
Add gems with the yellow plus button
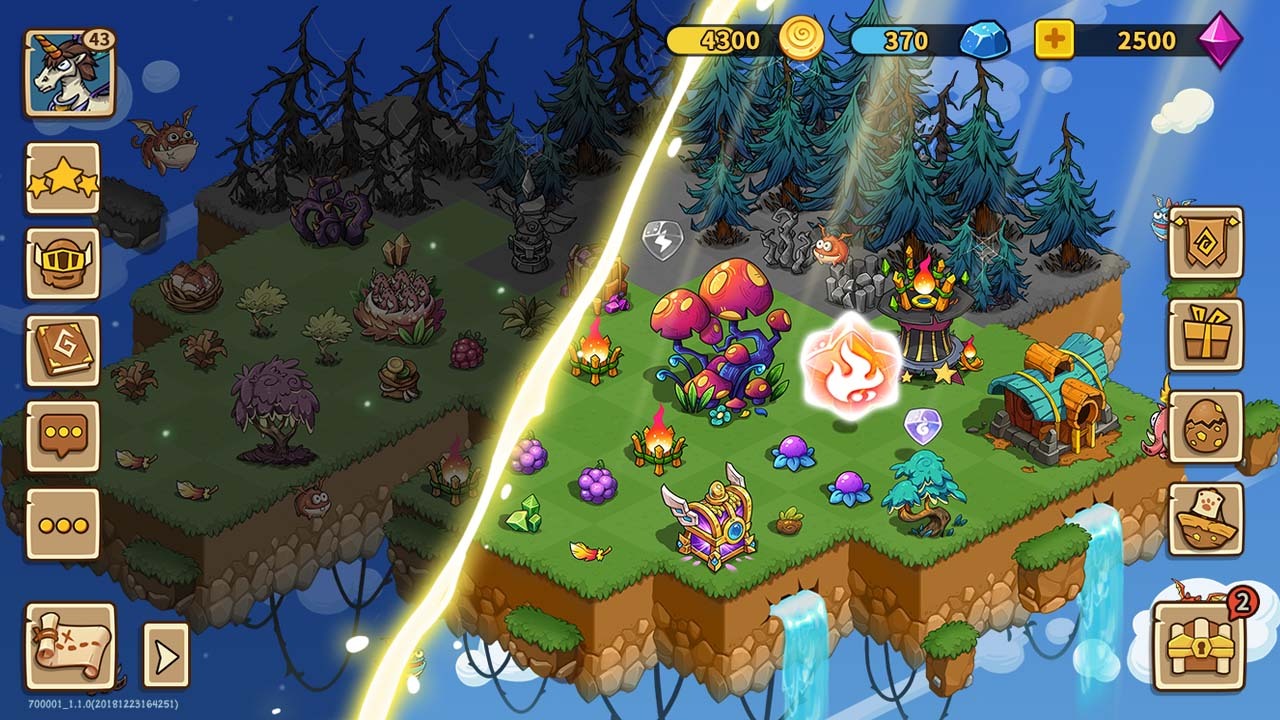tap(1054, 41)
